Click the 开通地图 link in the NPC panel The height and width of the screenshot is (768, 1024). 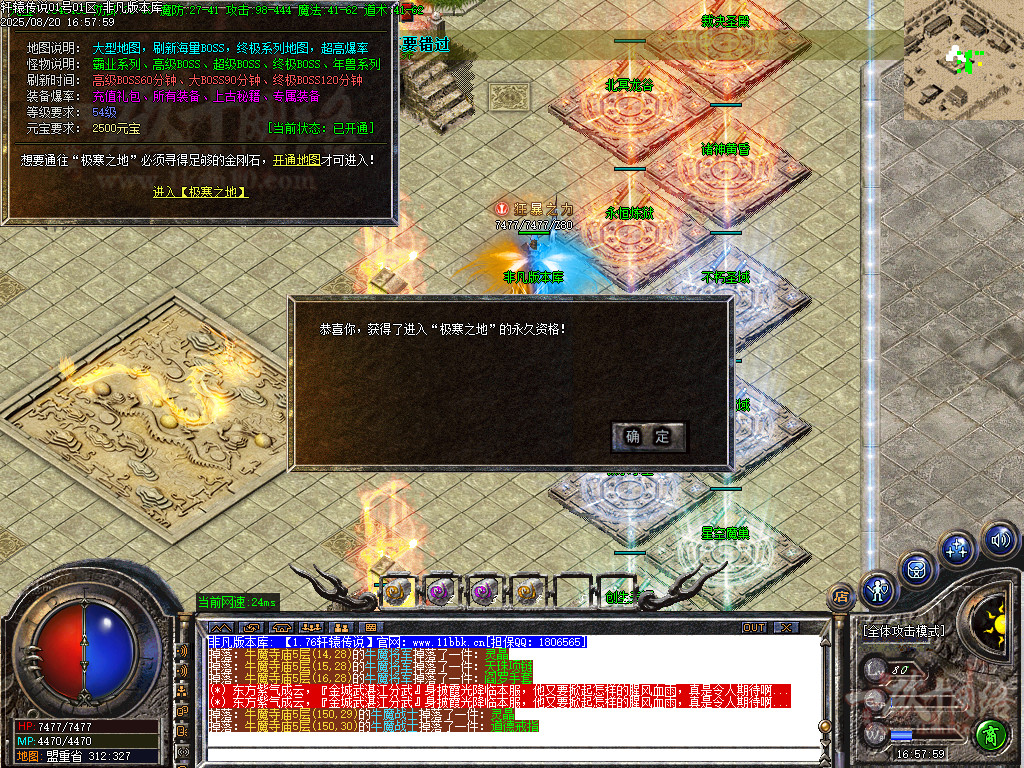(x=297, y=159)
